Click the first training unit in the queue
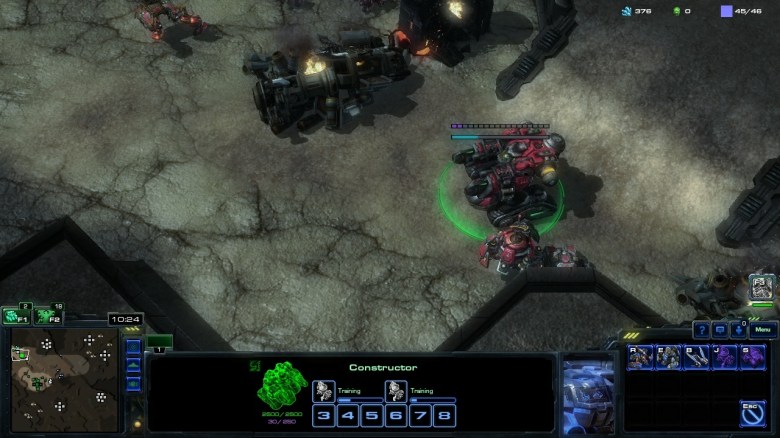 322,391
